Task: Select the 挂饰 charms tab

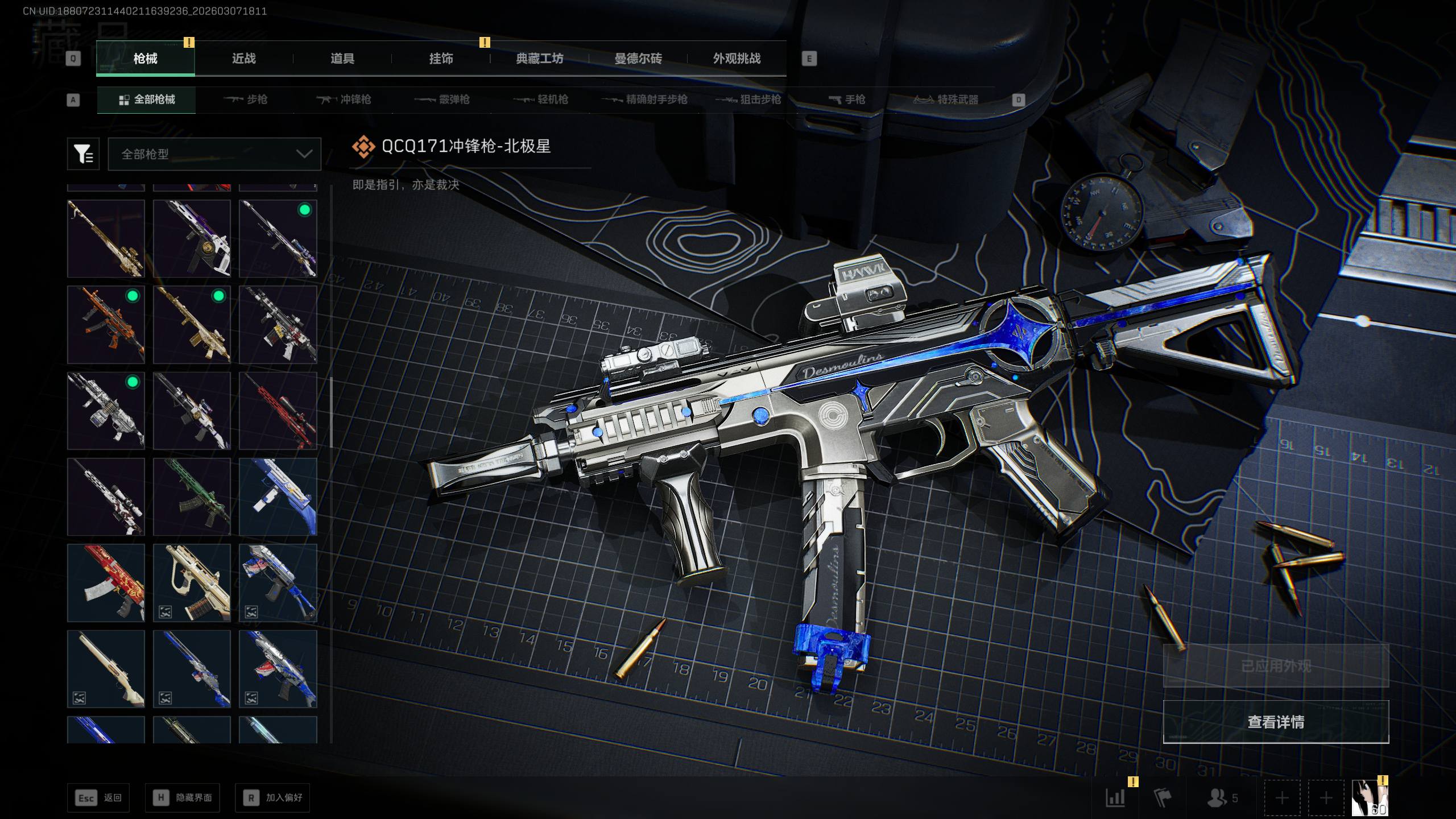Action: click(x=441, y=59)
